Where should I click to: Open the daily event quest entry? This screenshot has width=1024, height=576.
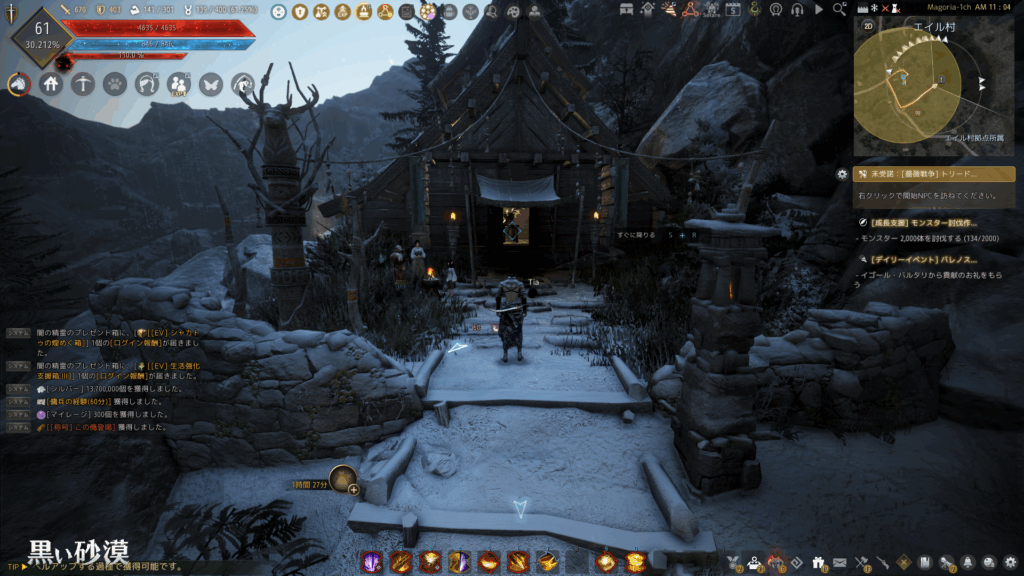(x=923, y=260)
